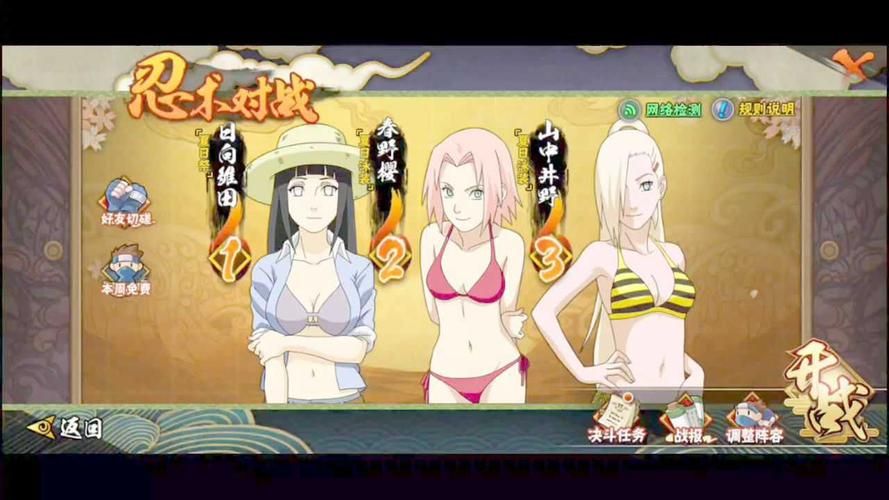Open 网络检测 network check
The height and width of the screenshot is (500, 889).
point(661,109)
